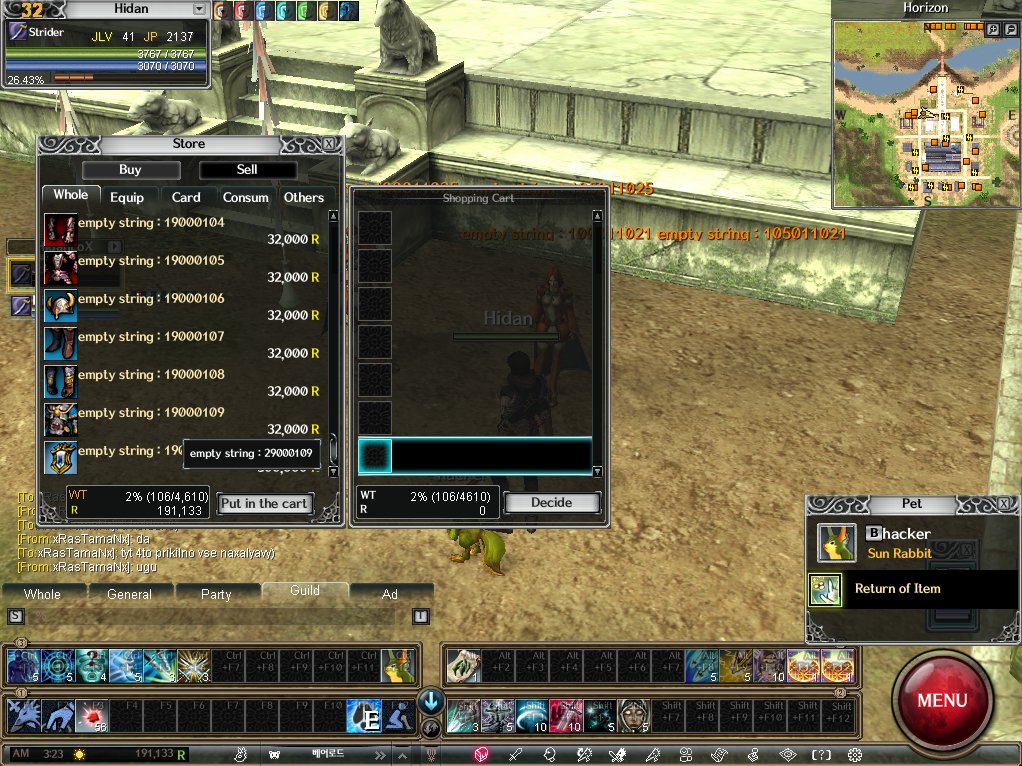Switch the store to Buy mode
Image resolution: width=1022 pixels, height=766 pixels.
point(130,170)
